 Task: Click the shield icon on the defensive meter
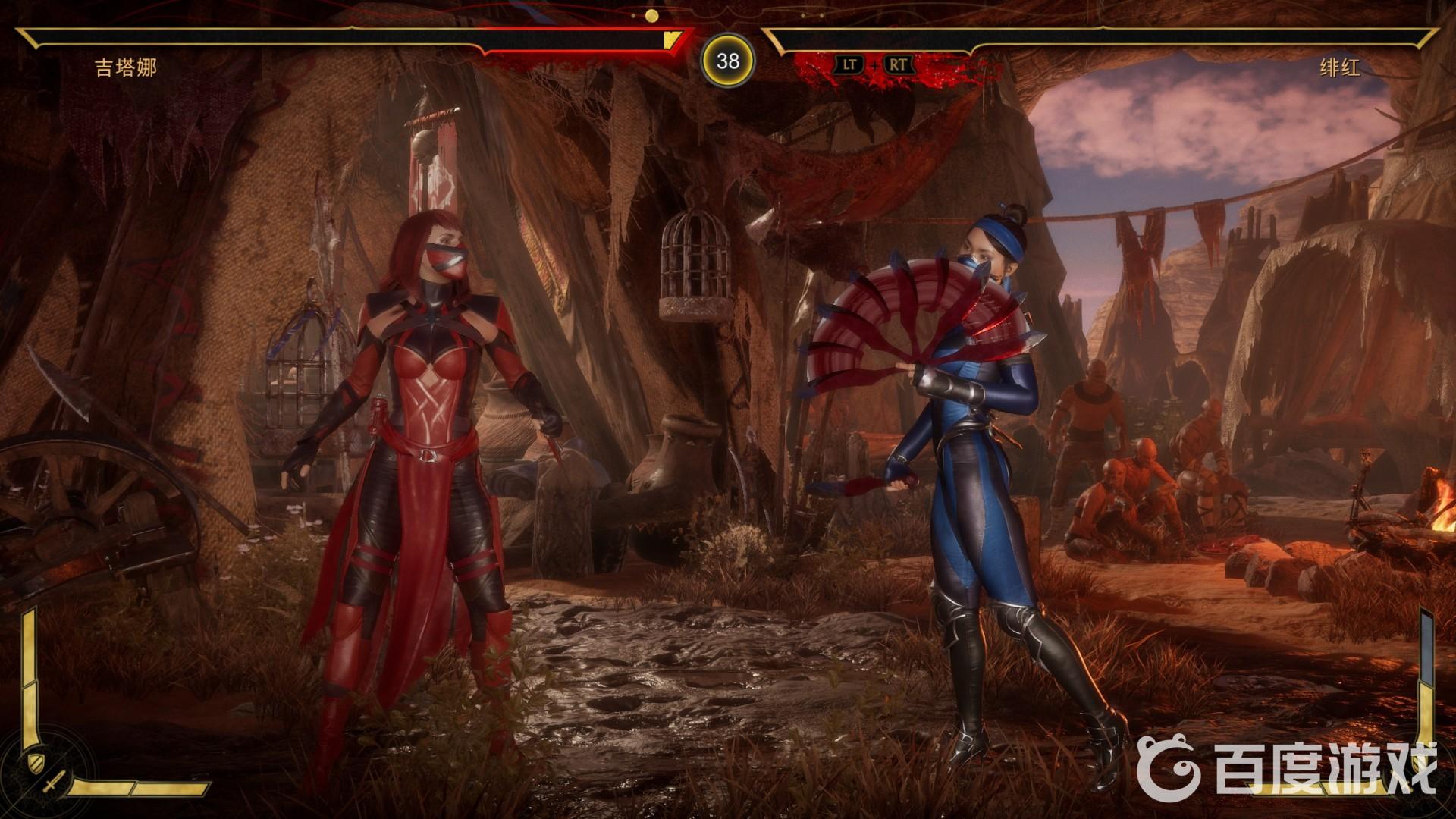coord(36,763)
